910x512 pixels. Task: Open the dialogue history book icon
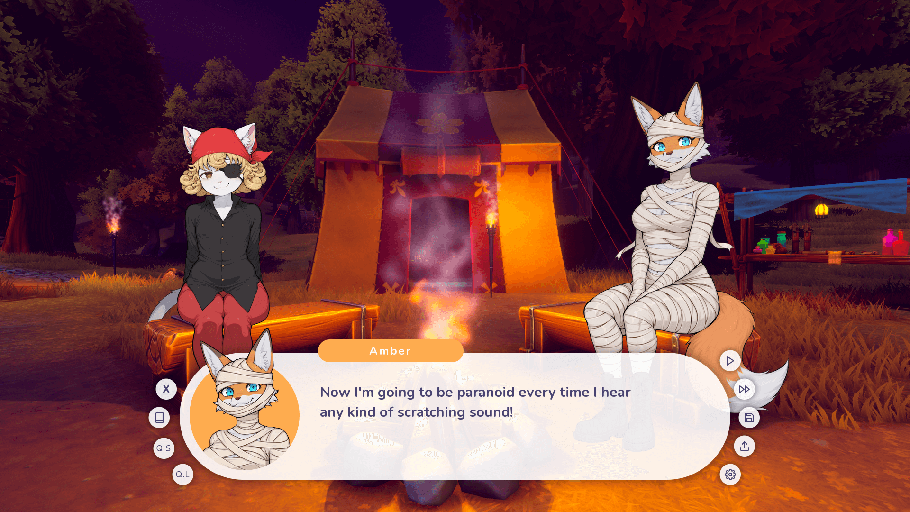pyautogui.click(x=159, y=418)
